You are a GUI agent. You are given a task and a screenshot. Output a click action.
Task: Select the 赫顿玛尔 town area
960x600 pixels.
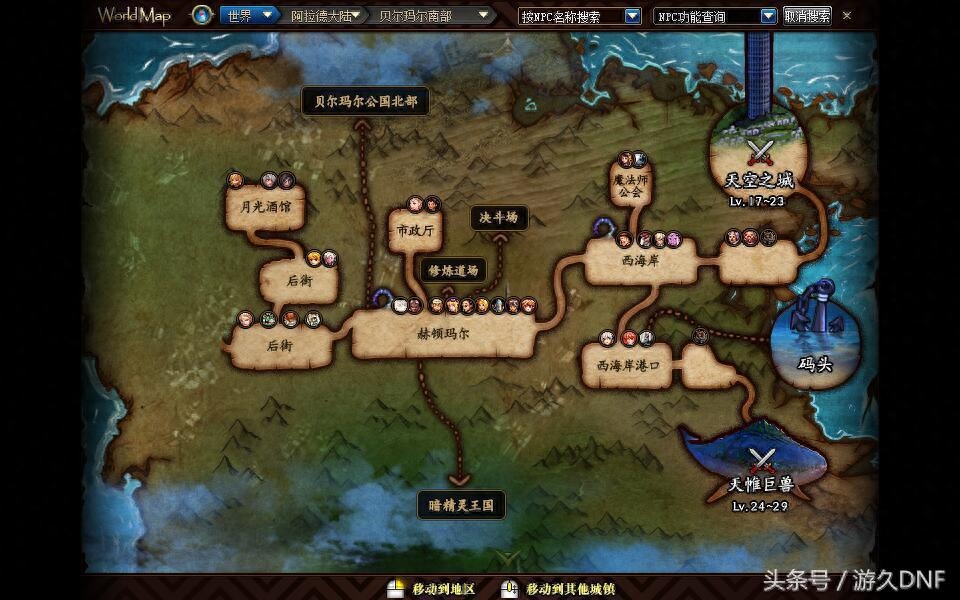coord(442,335)
